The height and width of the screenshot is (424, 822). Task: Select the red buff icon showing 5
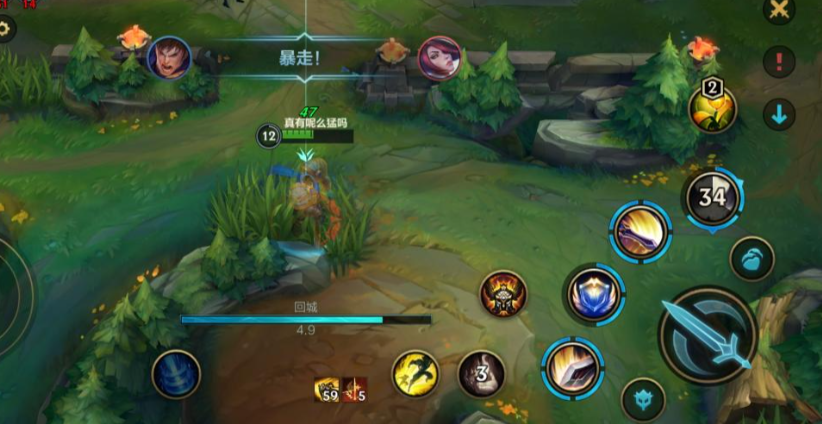click(x=355, y=390)
